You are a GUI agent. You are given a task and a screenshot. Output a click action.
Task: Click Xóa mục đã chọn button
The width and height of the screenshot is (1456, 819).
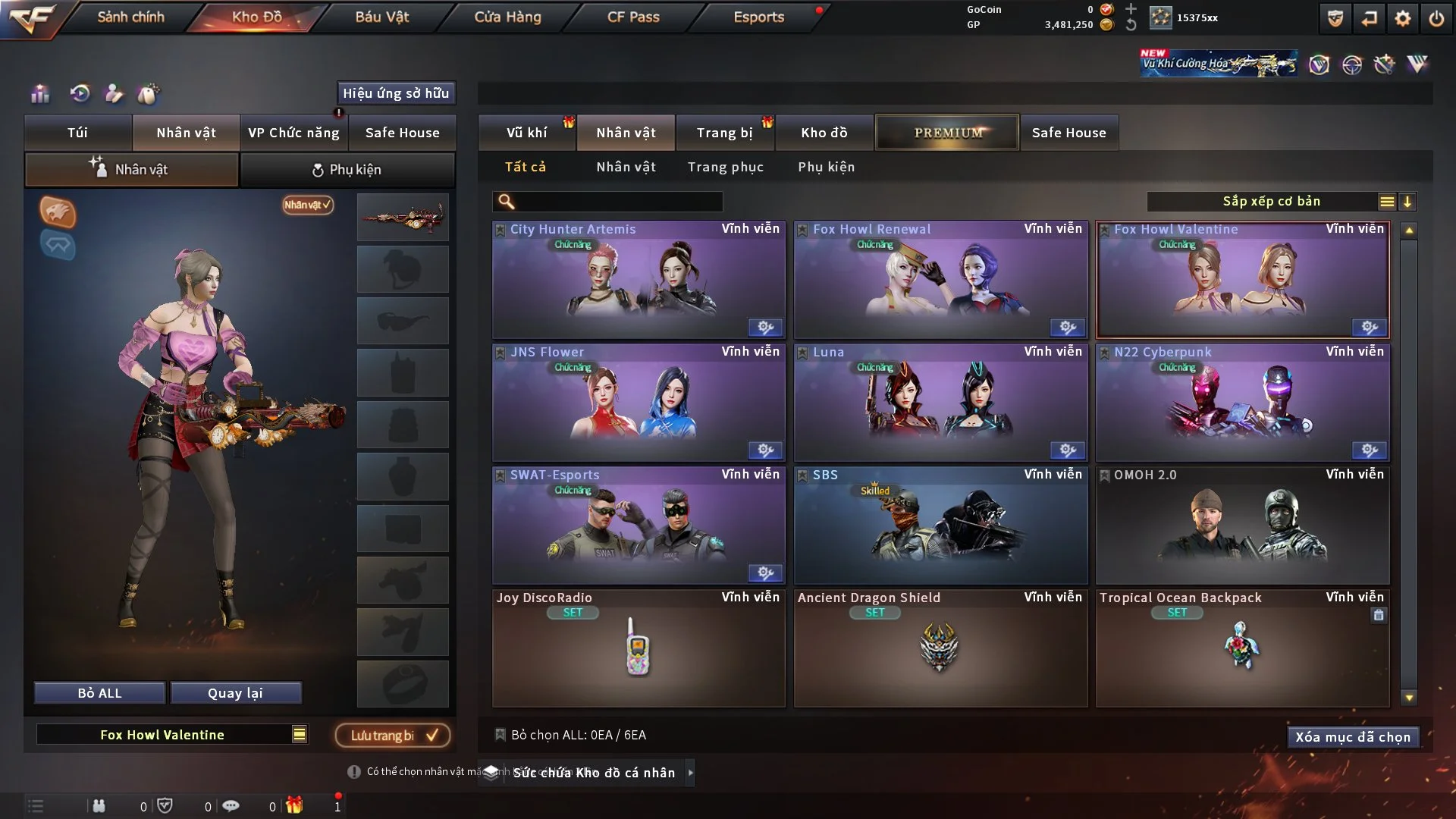point(1352,737)
